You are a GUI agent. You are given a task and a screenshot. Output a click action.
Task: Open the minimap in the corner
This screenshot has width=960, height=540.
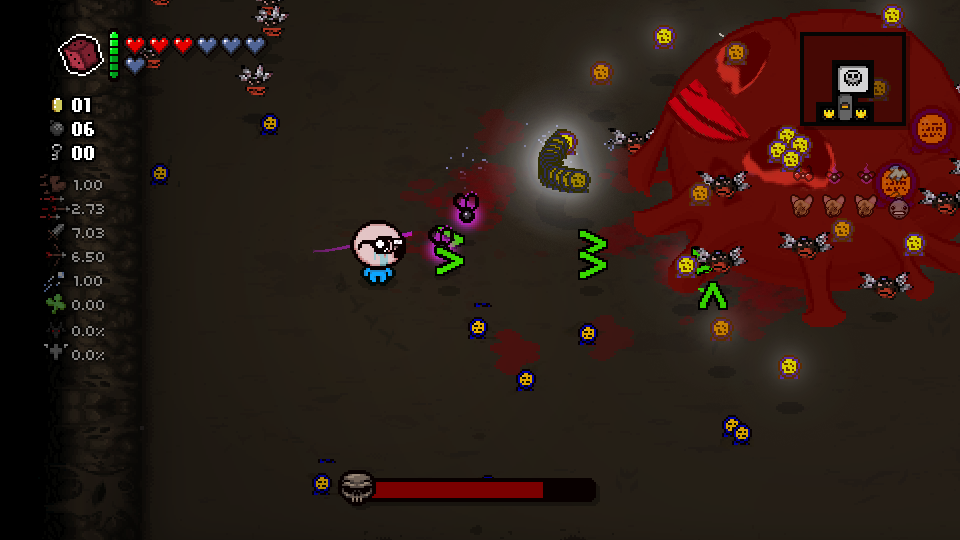coord(853,79)
